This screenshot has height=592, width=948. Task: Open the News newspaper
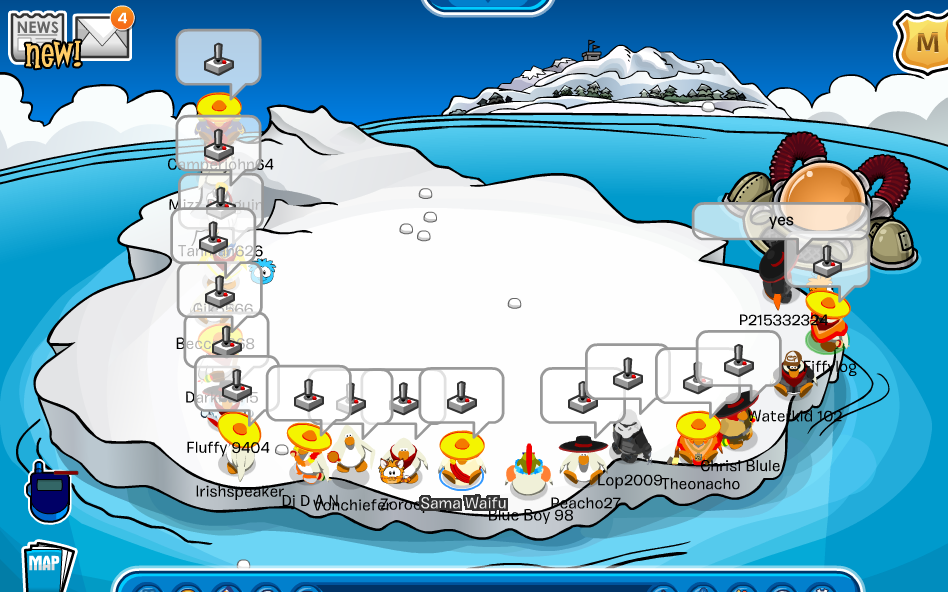[38, 38]
